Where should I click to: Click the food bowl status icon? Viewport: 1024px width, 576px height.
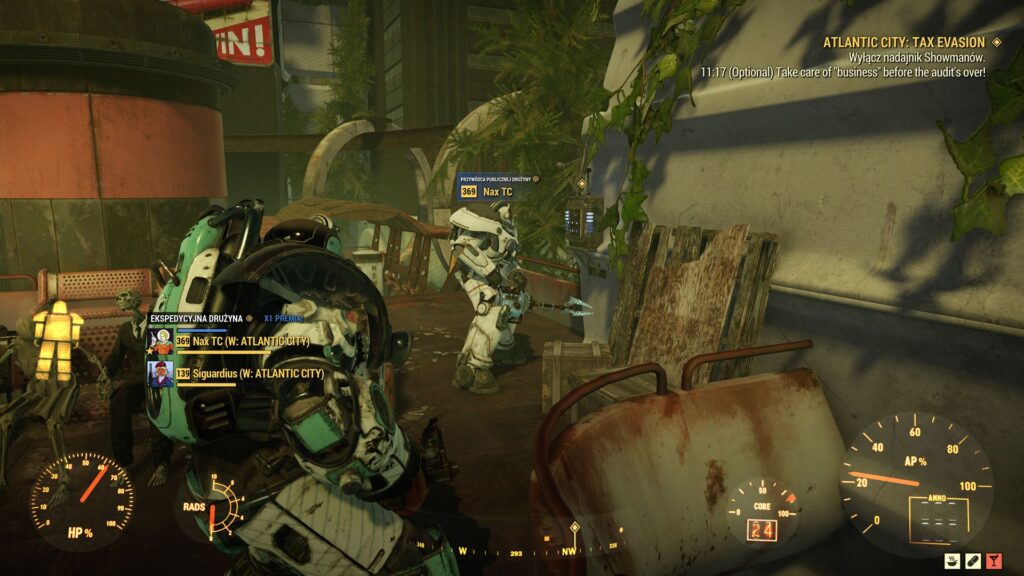(x=954, y=560)
